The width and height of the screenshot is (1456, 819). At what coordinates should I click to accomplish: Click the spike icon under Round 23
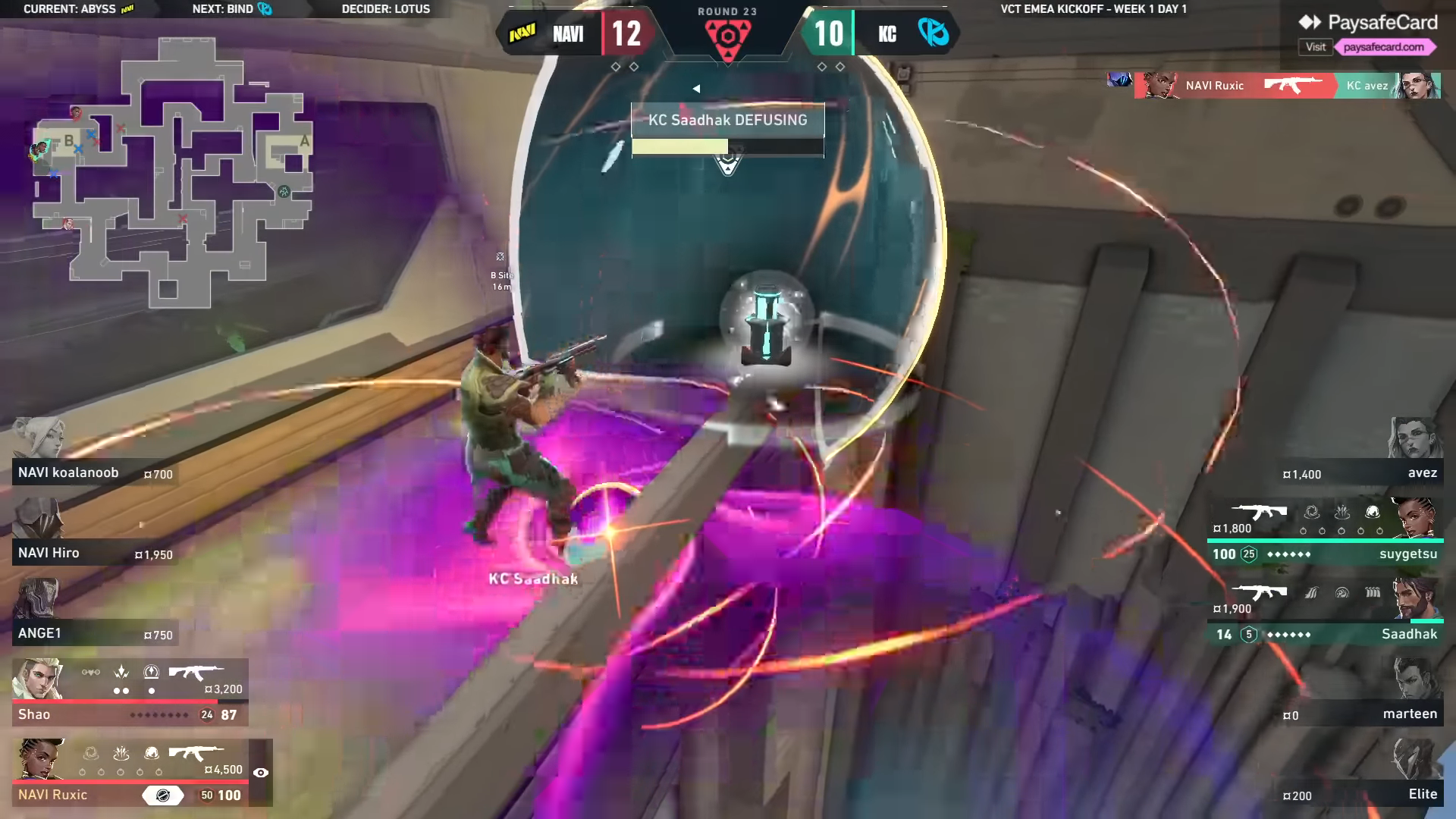727,36
